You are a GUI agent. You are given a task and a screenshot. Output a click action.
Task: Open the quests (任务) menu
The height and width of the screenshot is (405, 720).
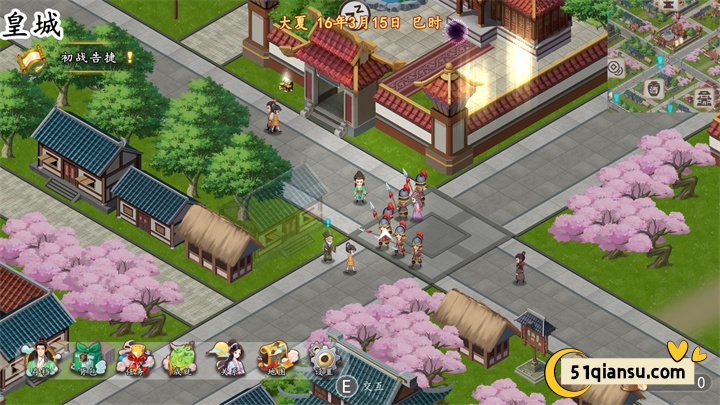coord(135,358)
